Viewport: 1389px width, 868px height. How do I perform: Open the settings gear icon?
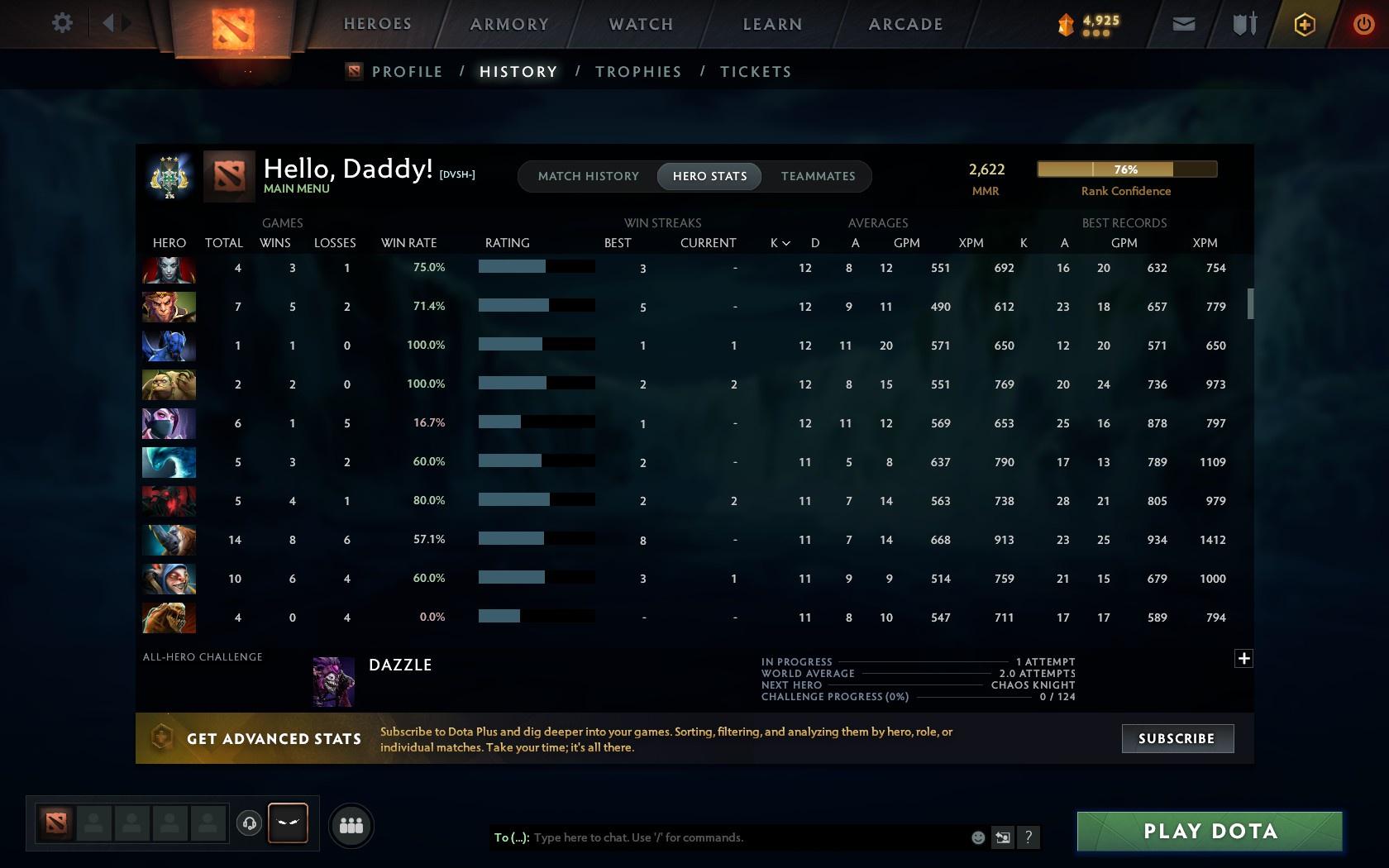[60, 23]
